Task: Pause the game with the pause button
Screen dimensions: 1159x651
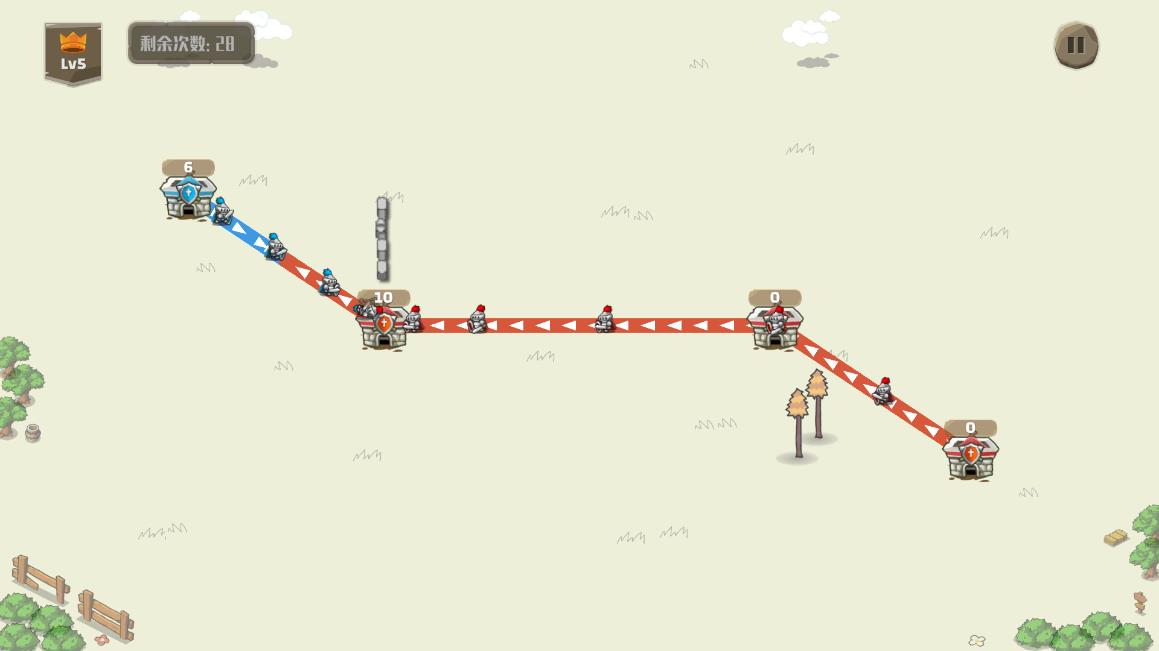Action: (x=1076, y=45)
